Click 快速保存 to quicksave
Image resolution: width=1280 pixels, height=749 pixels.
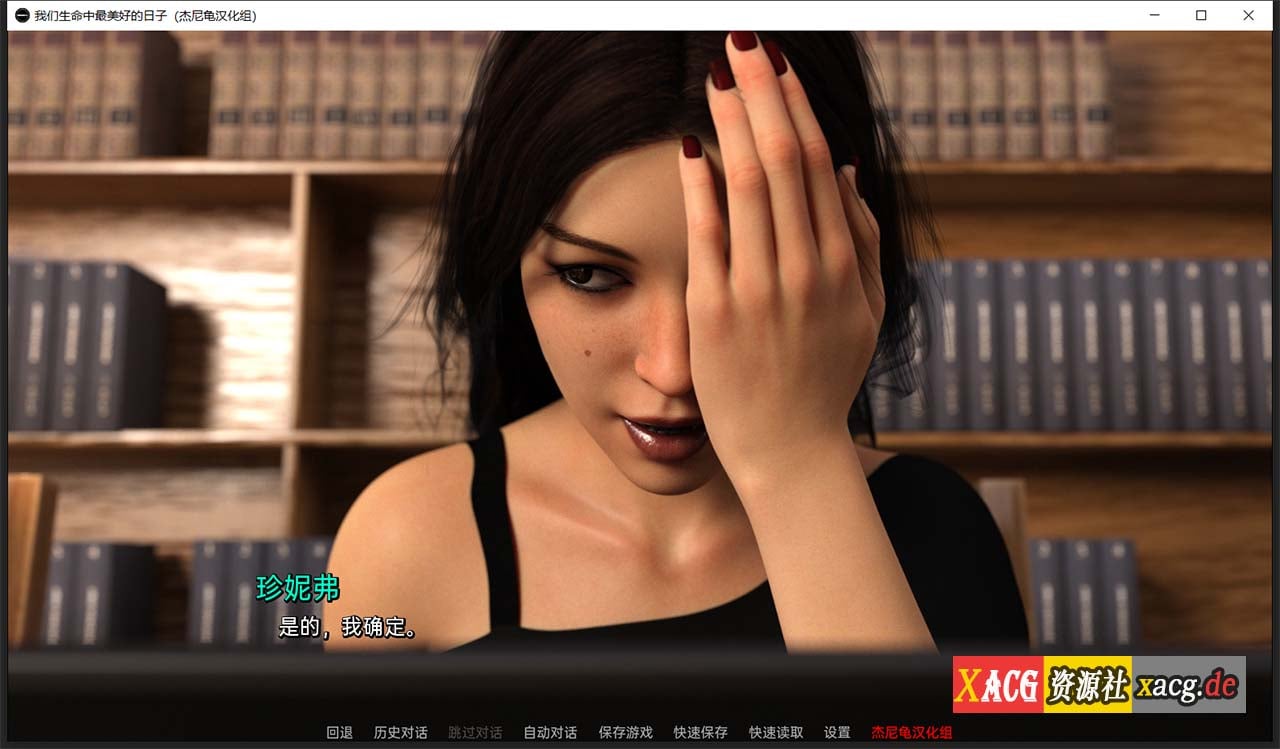click(x=700, y=732)
